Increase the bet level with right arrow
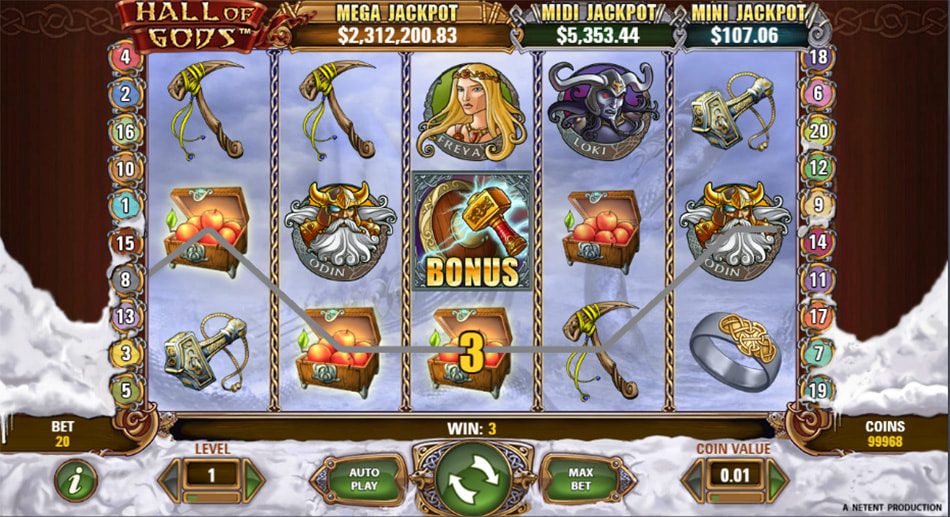Screen dimensions: 950x517 (254, 479)
